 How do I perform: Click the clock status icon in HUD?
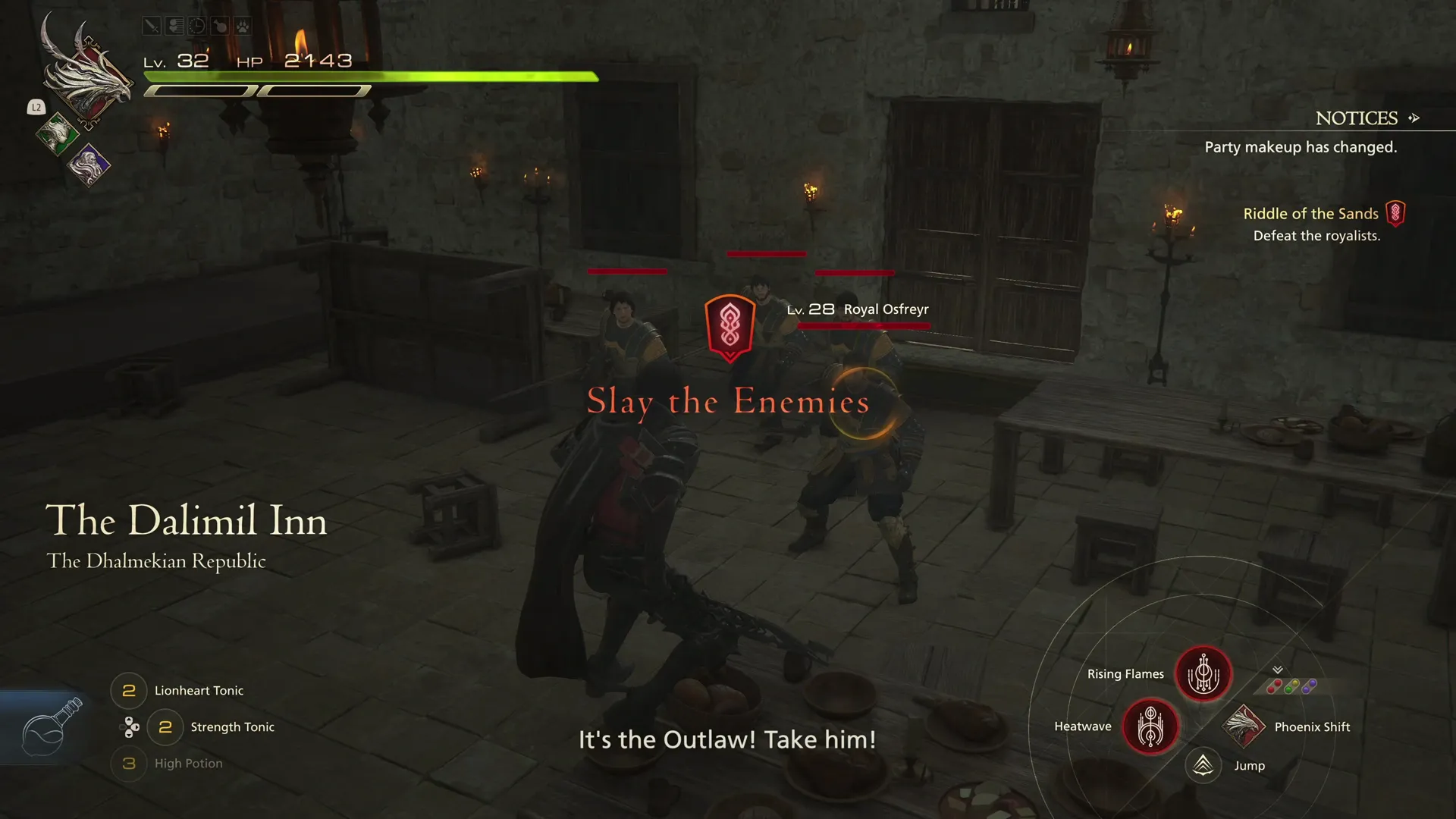[x=196, y=25]
